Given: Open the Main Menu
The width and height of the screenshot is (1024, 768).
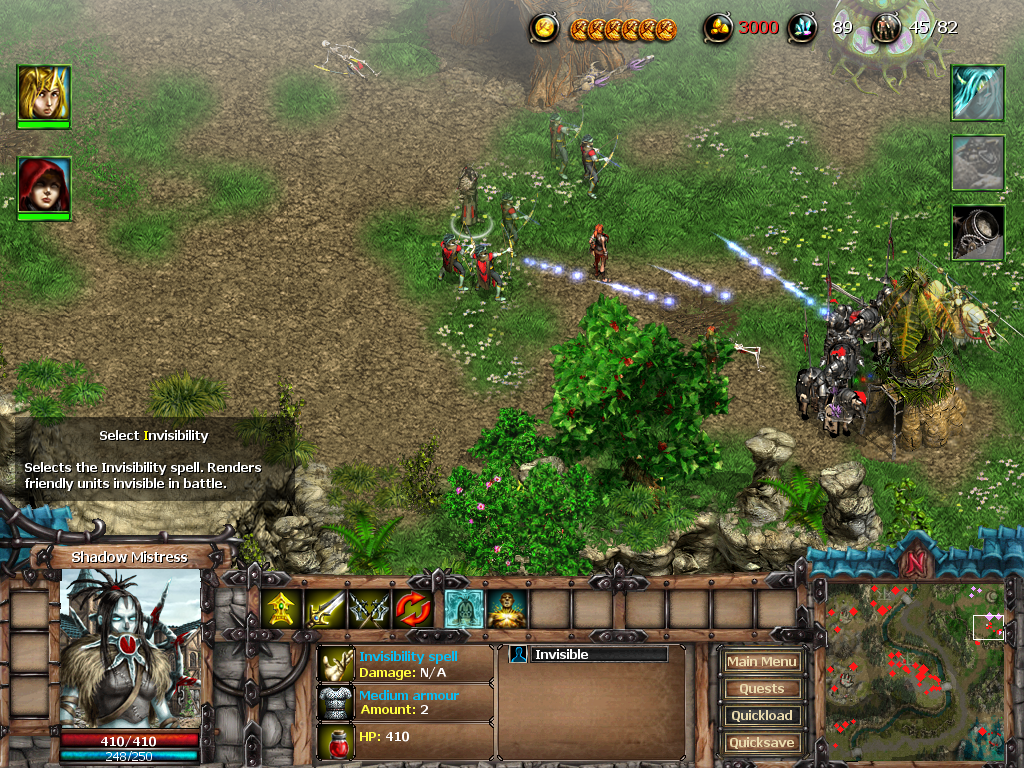Looking at the screenshot, I should tap(762, 661).
